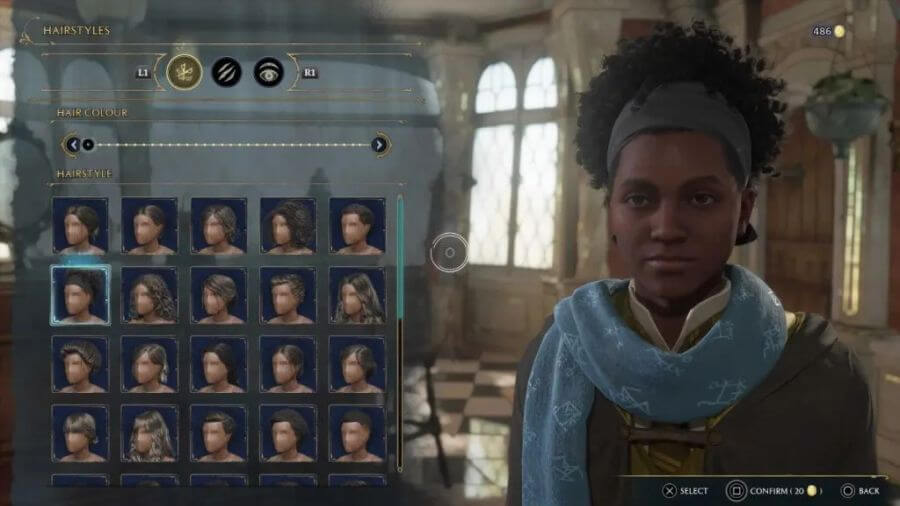
Task: Switch to the claw-mark scars tab
Action: pyautogui.click(x=226, y=72)
